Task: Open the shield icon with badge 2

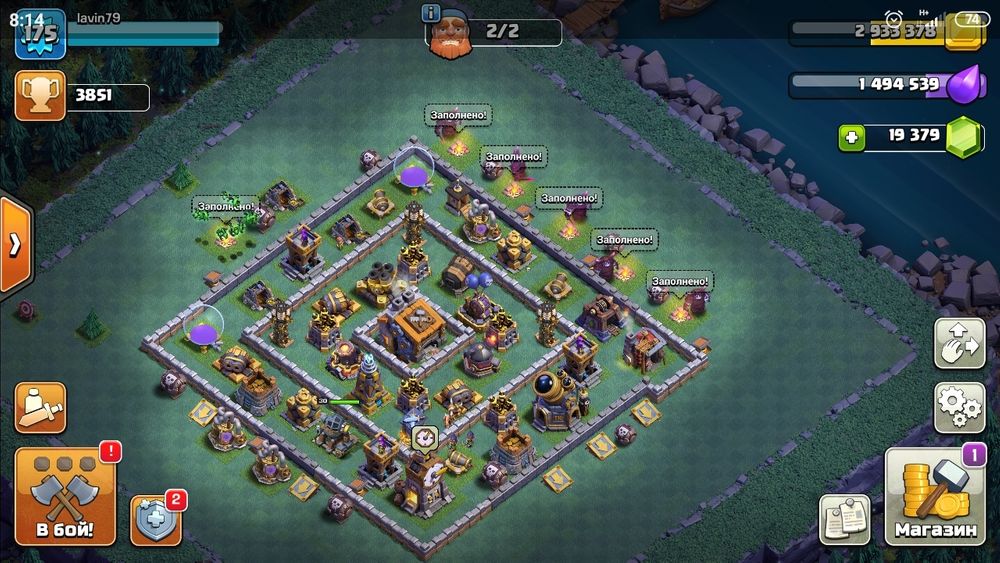Action: 154,520
